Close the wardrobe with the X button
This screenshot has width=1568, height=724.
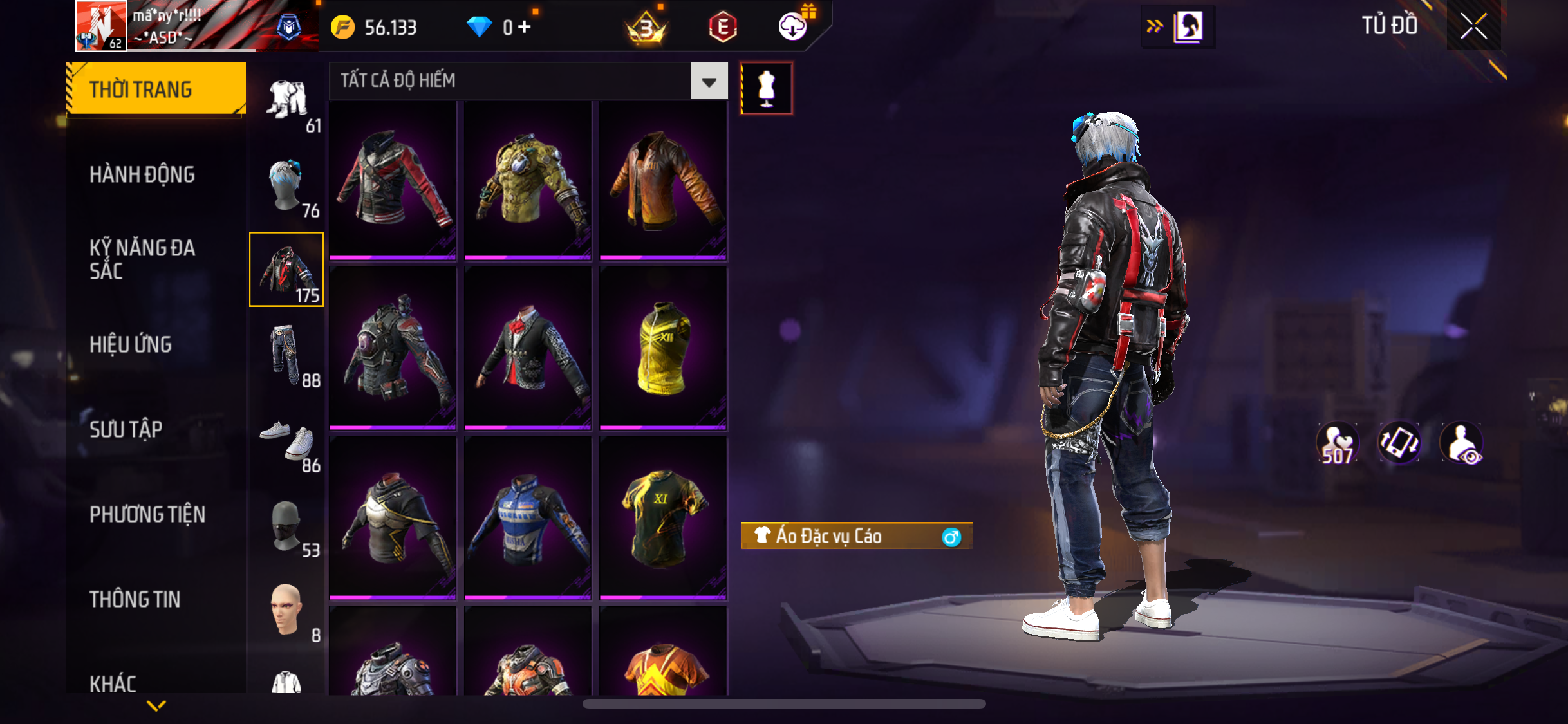[x=1473, y=26]
